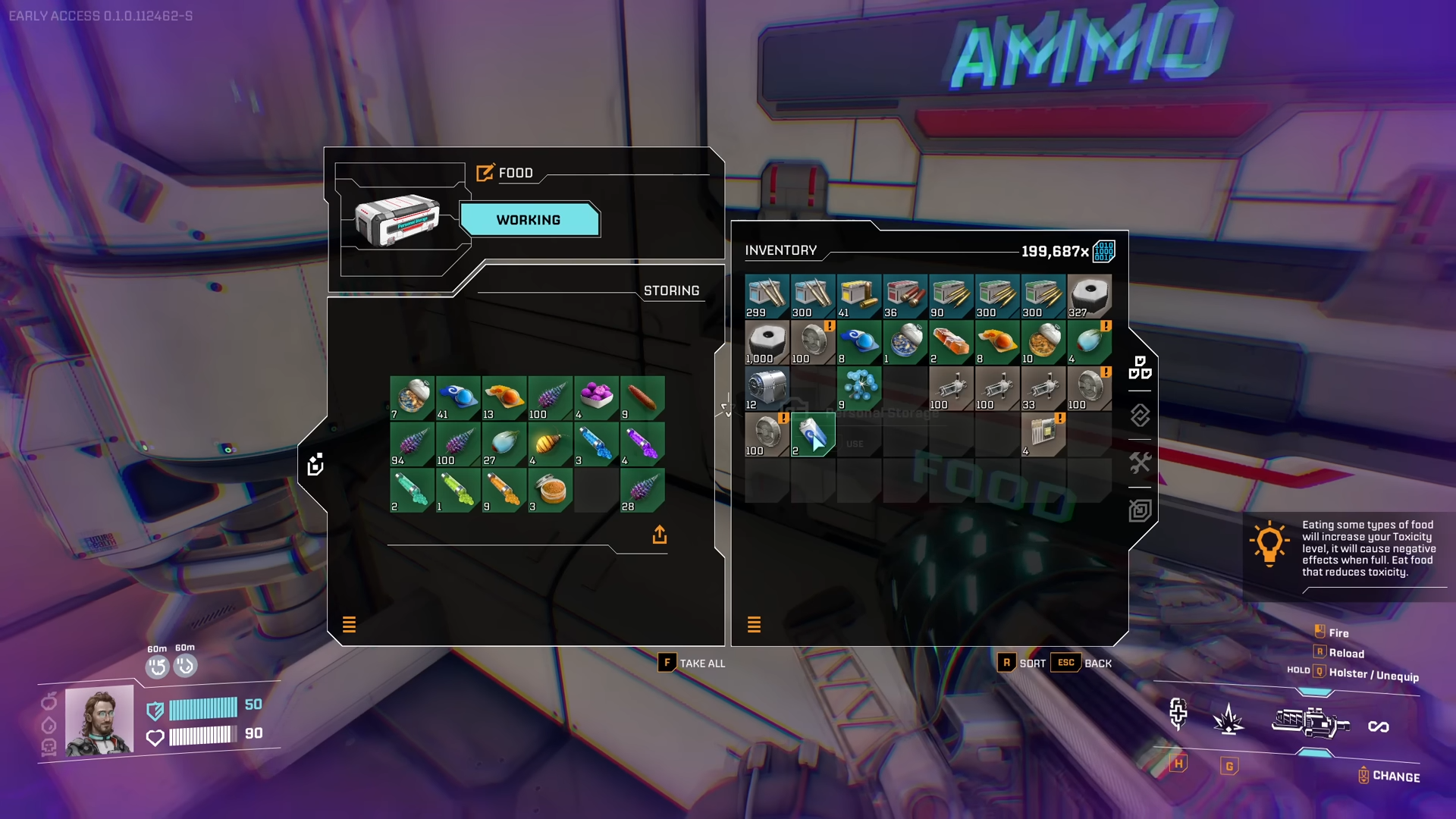Choose the lime green capsule vial
The image size is (1456, 819).
pos(457,490)
